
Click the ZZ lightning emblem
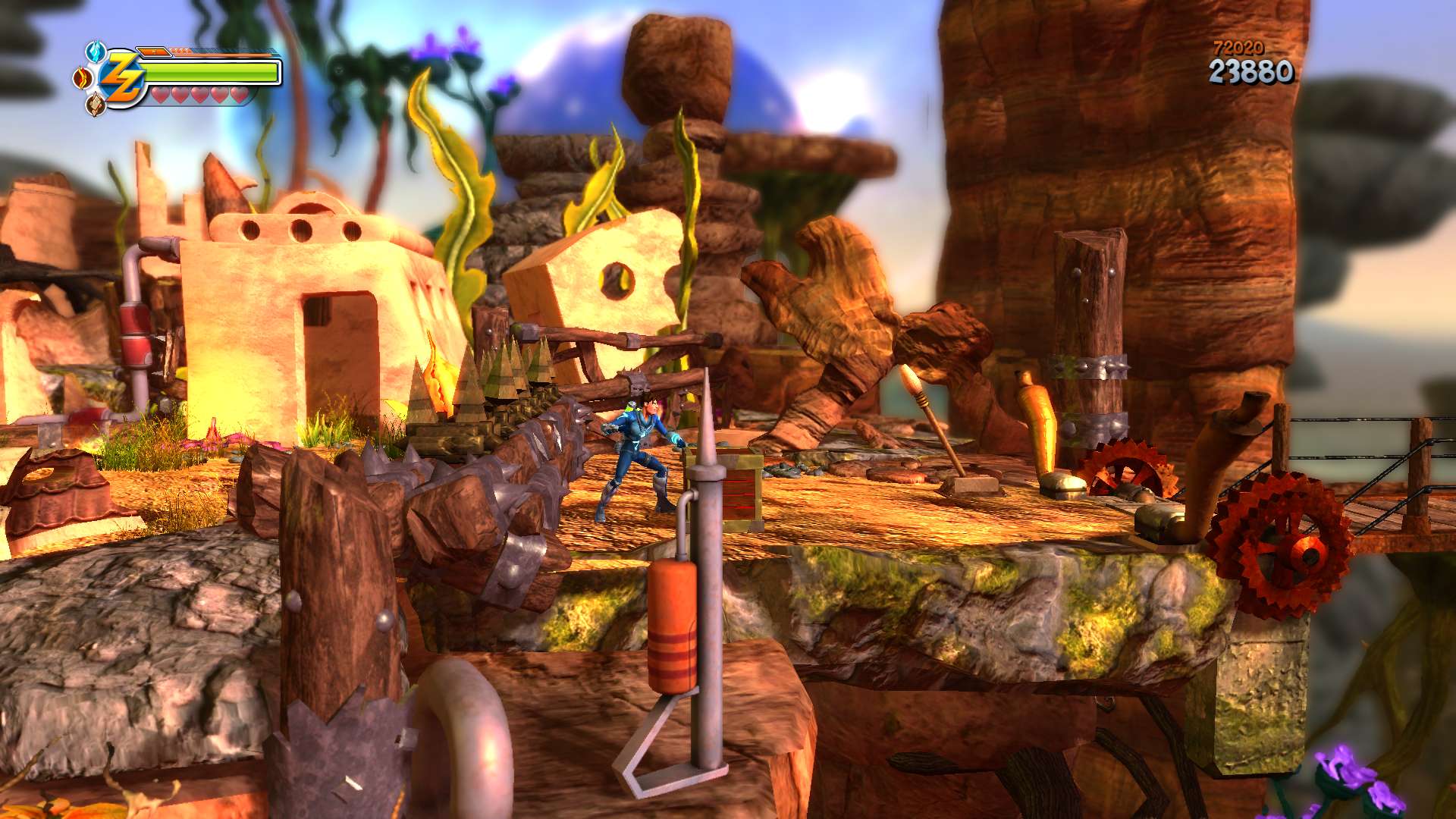coord(121,78)
